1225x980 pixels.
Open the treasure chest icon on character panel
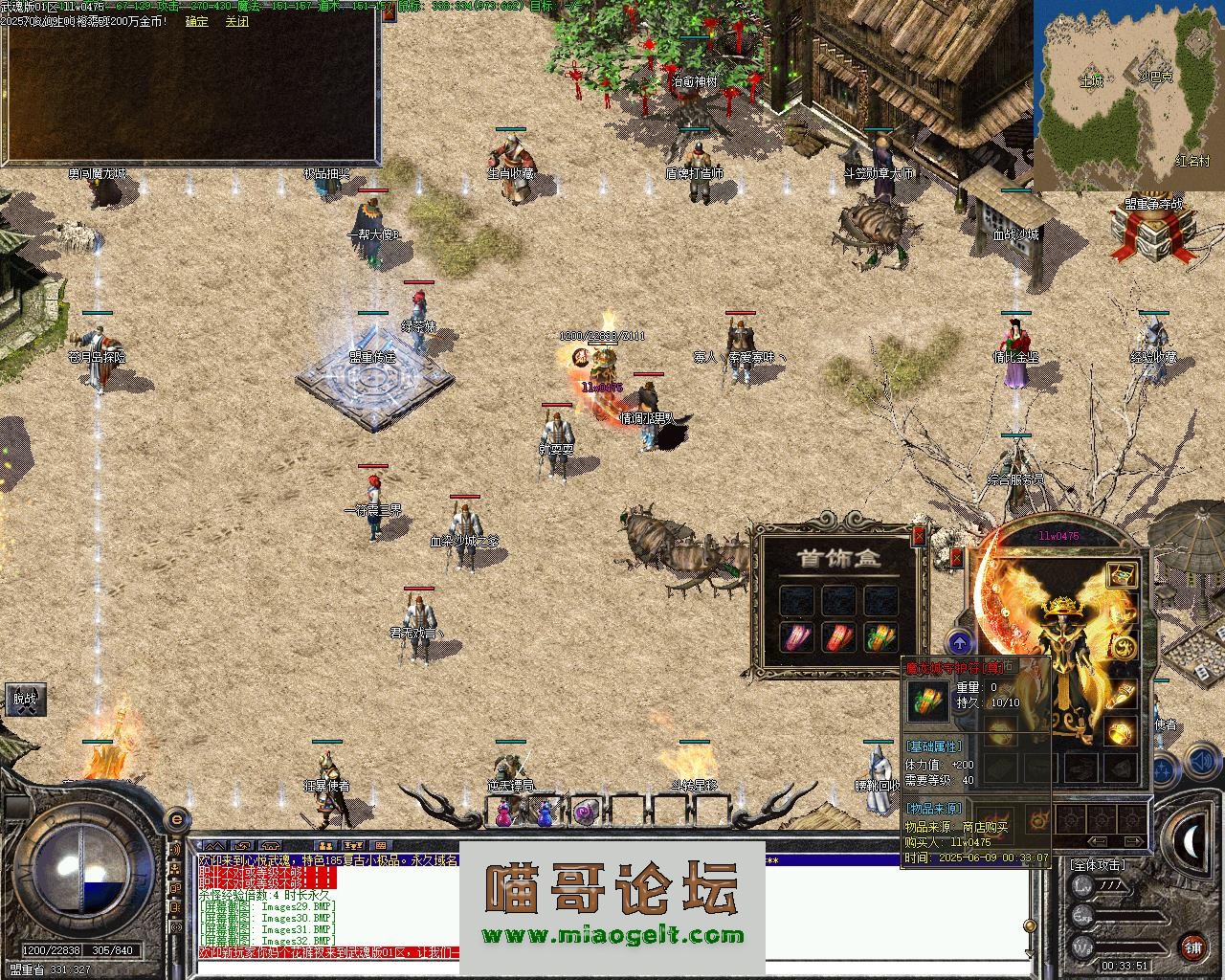pyautogui.click(x=1122, y=574)
